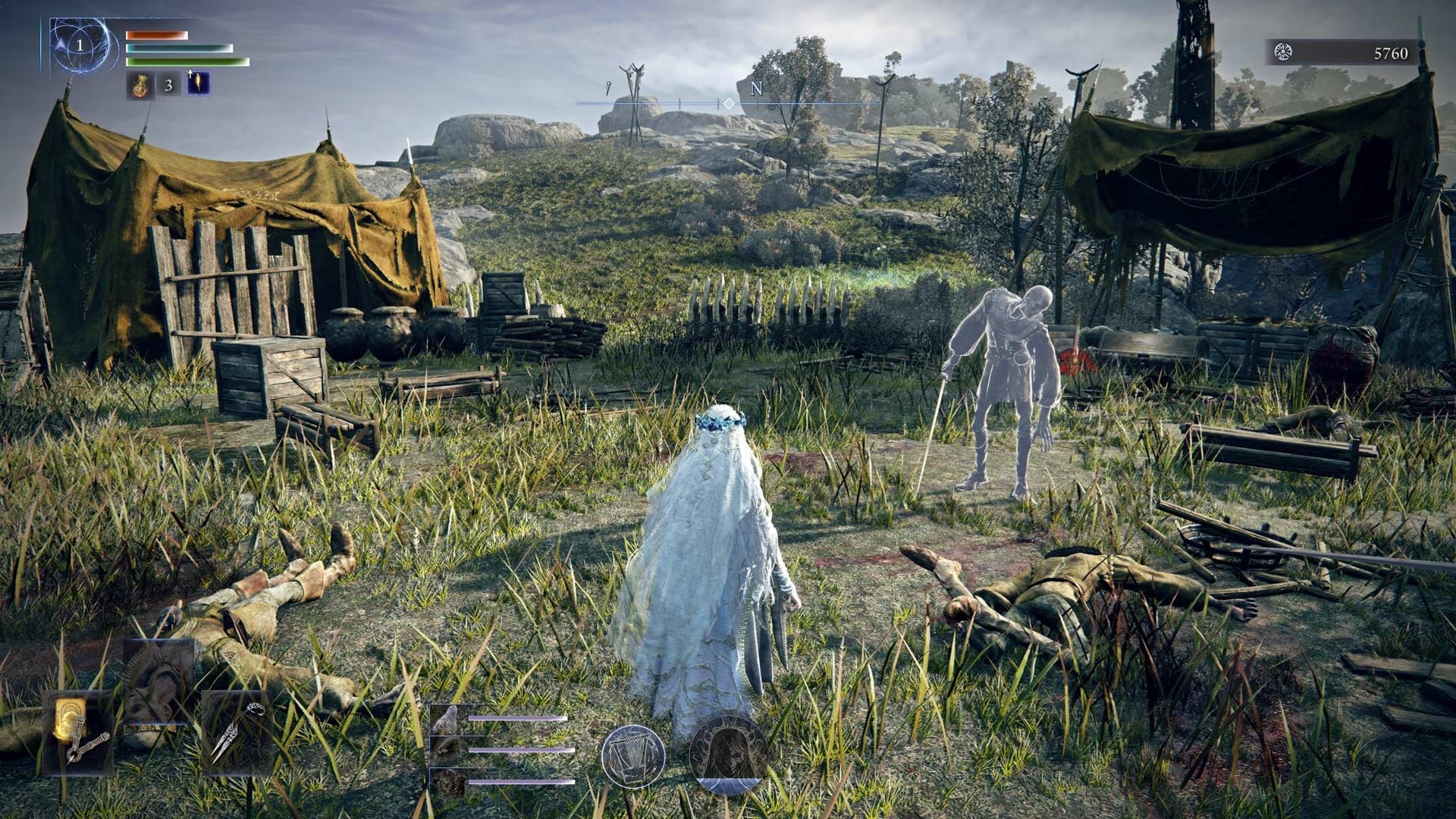Viewport: 1456px width, 819px height.
Task: Click the red health bar
Action: click(x=155, y=34)
